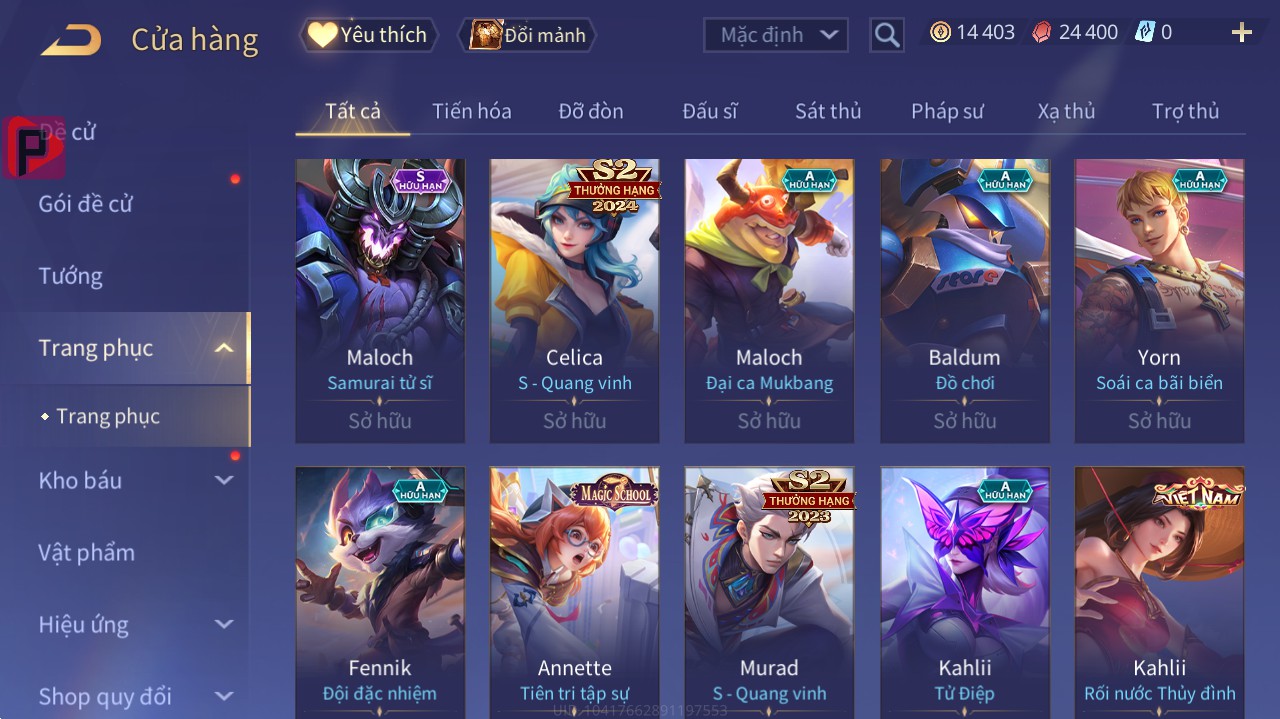1280x719 pixels.
Task: Open Gói đề cử in sidebar
Action: coord(86,204)
